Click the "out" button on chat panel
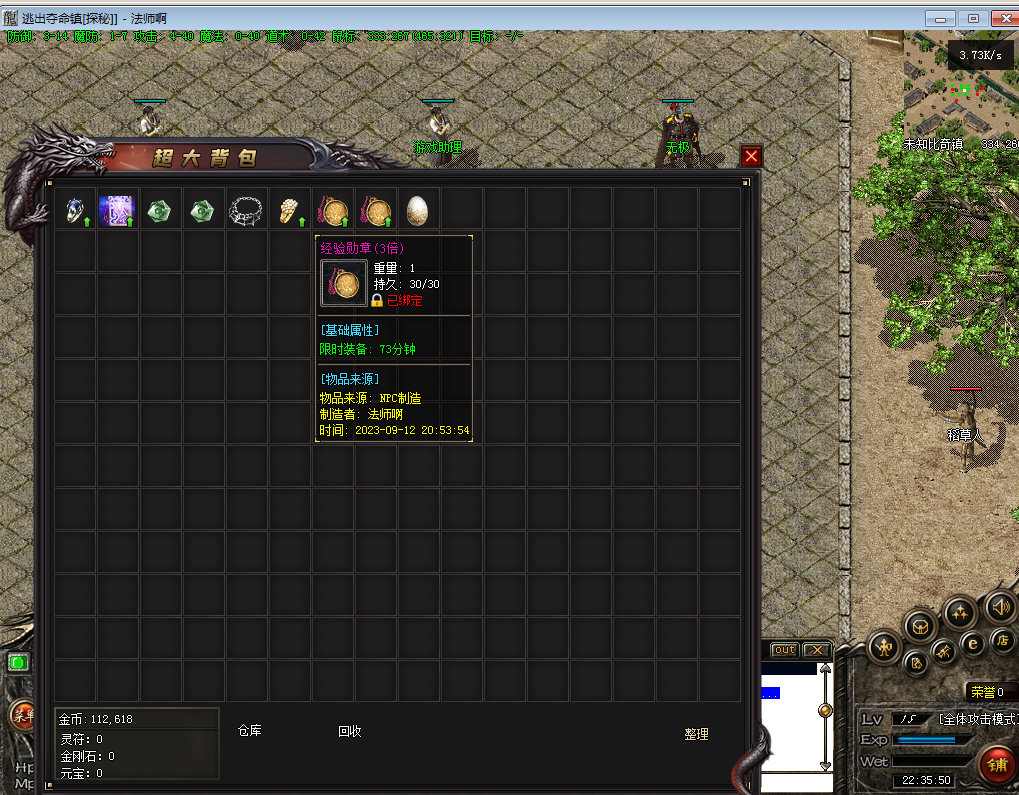 tap(785, 650)
